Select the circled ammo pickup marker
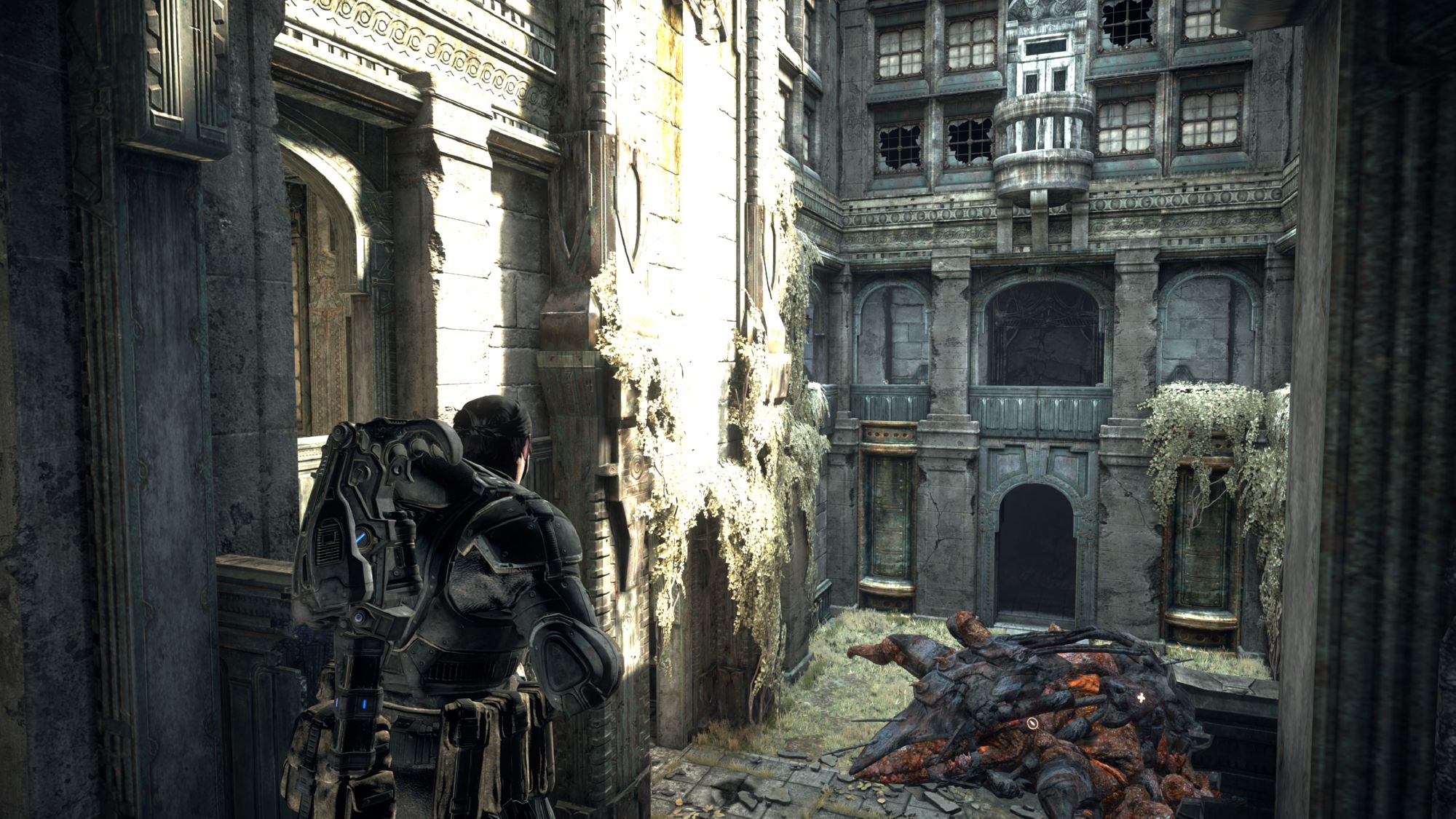The image size is (1456, 819). pyautogui.click(x=1032, y=724)
